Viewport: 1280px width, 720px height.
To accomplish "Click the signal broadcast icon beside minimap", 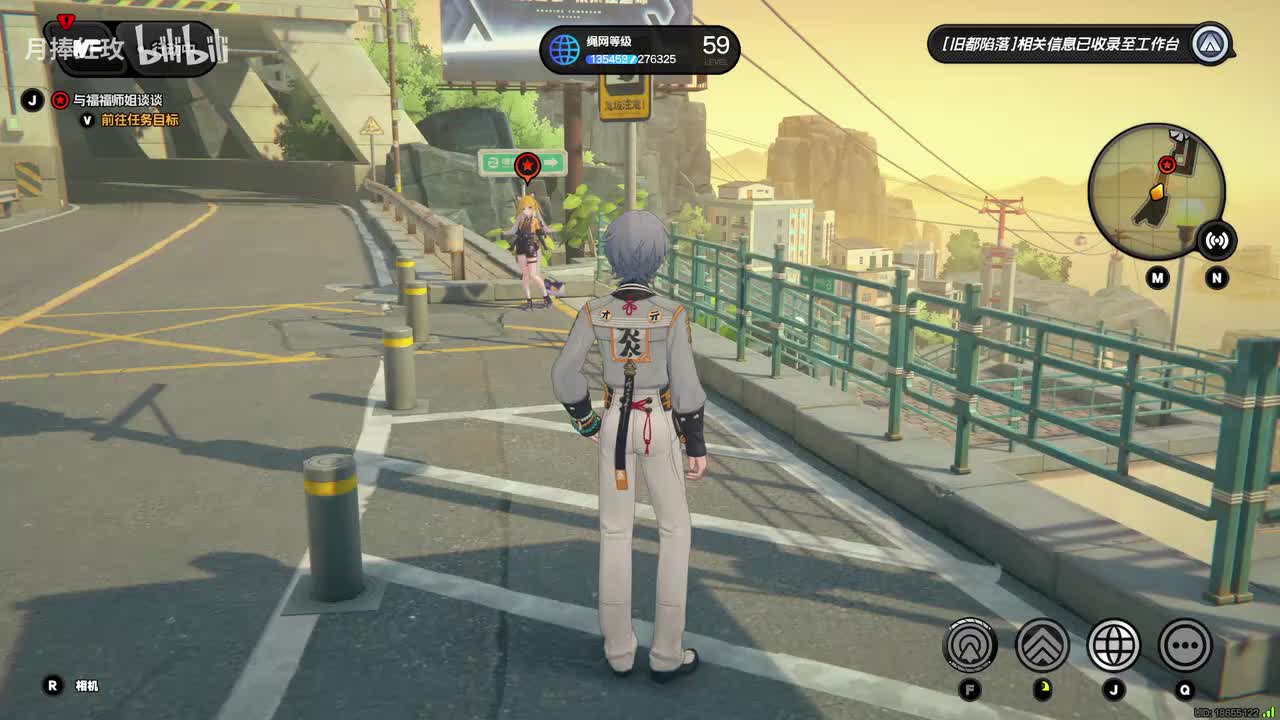I will [1217, 240].
